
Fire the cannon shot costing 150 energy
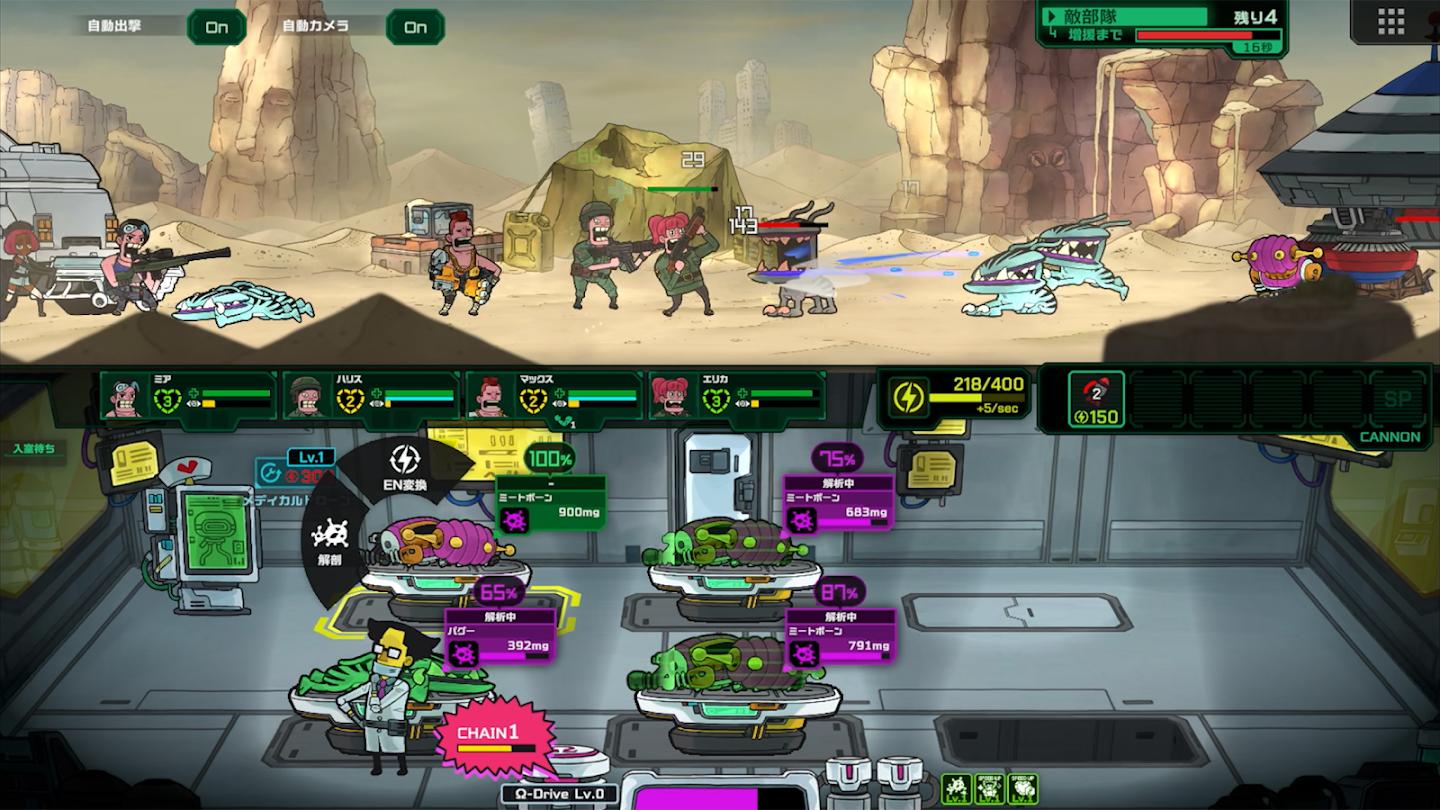pos(1096,400)
